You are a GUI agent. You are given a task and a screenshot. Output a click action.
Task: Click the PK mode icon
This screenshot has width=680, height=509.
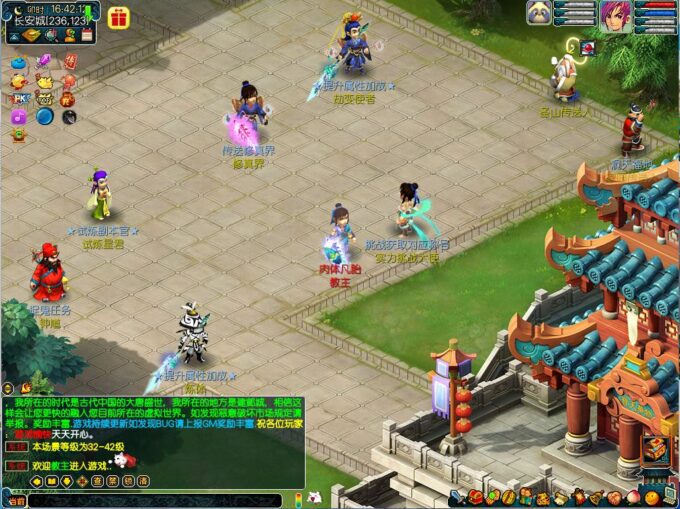point(19,99)
